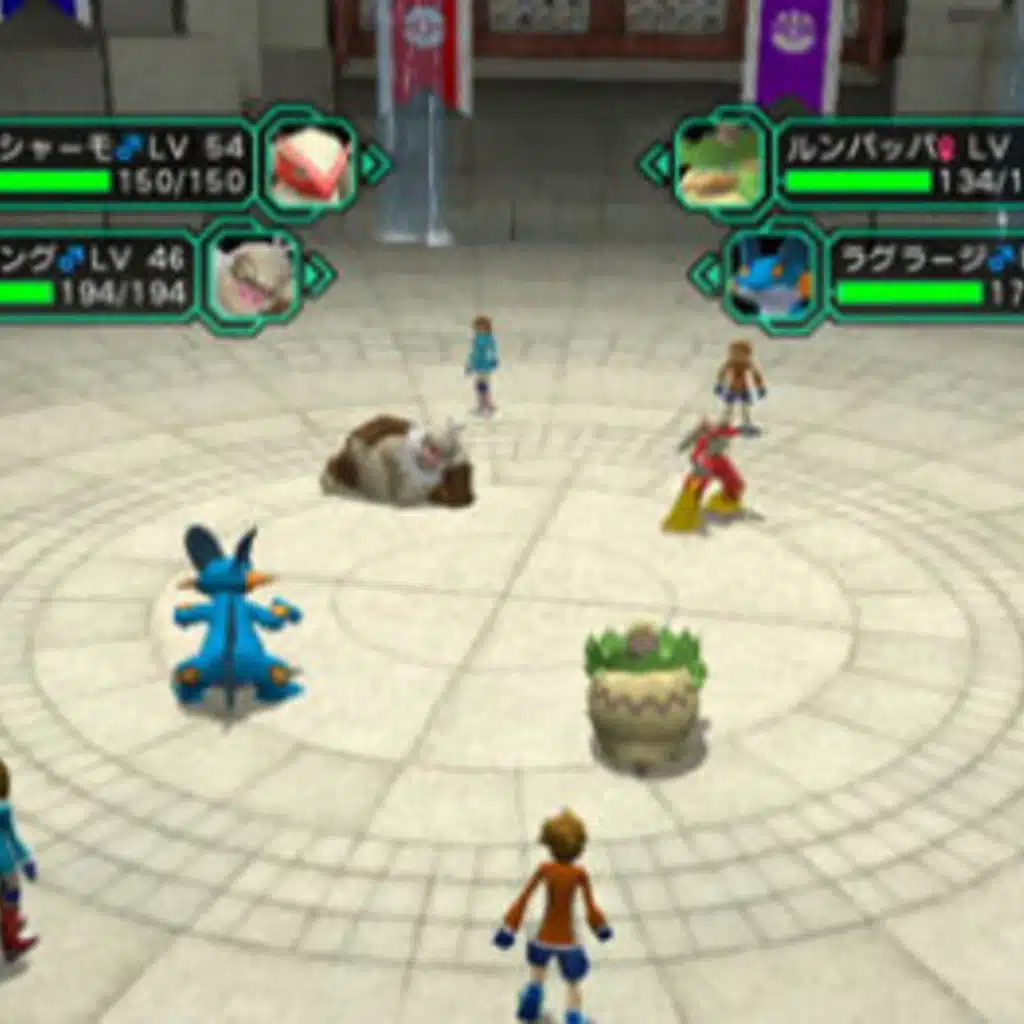Click the Ludicolo portrait icon
Screen dimensions: 1024x1024
pos(720,164)
